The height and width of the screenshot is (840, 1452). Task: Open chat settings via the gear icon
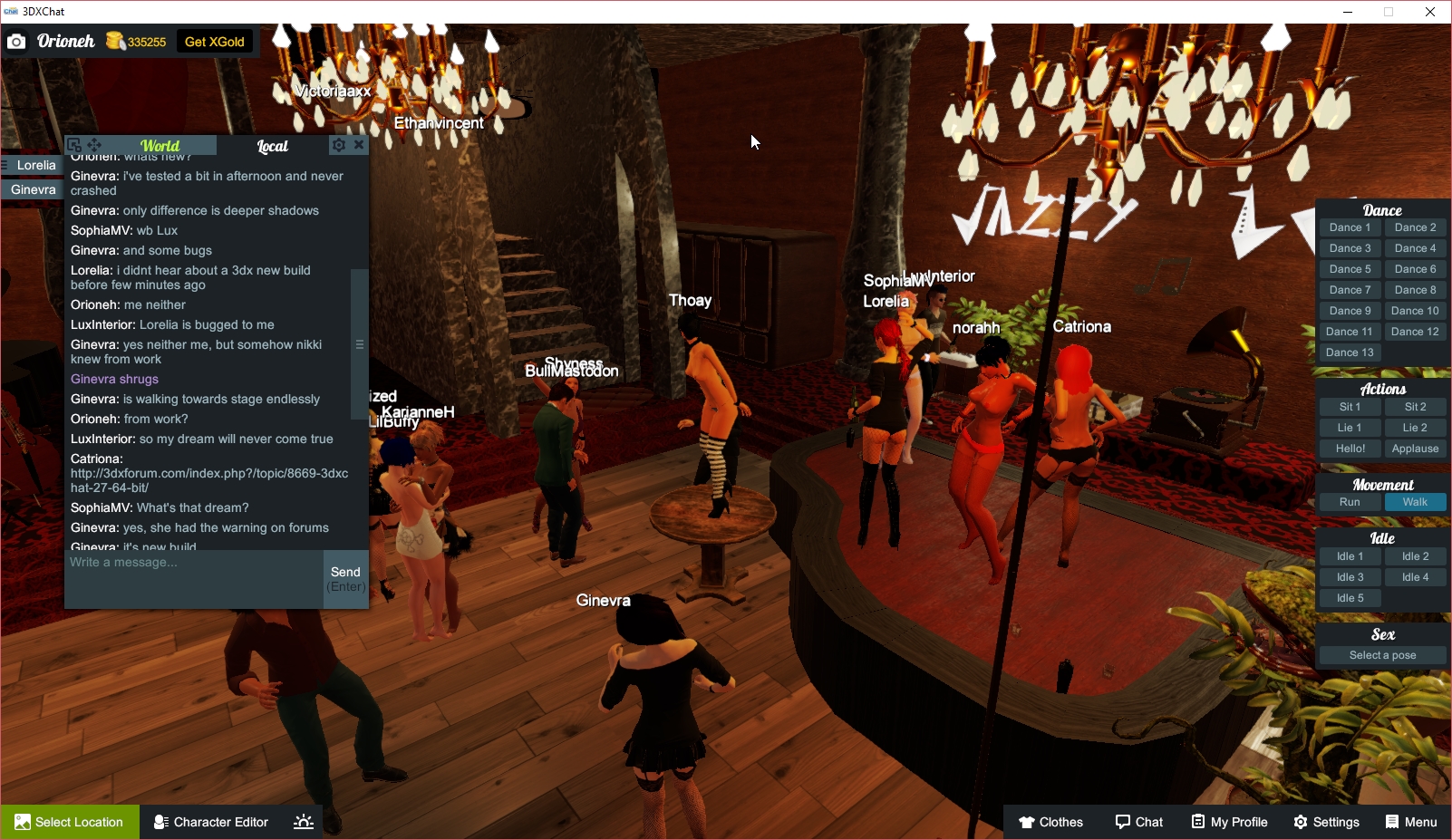[x=338, y=144]
